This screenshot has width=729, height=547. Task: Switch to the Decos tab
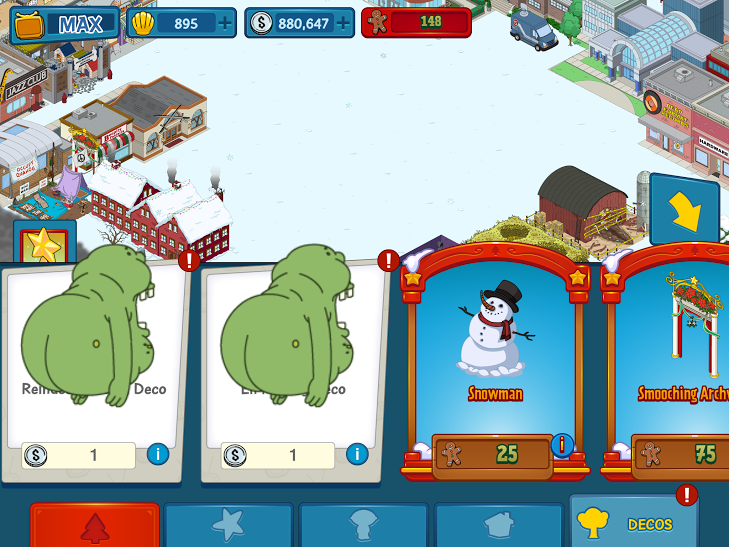tap(632, 523)
